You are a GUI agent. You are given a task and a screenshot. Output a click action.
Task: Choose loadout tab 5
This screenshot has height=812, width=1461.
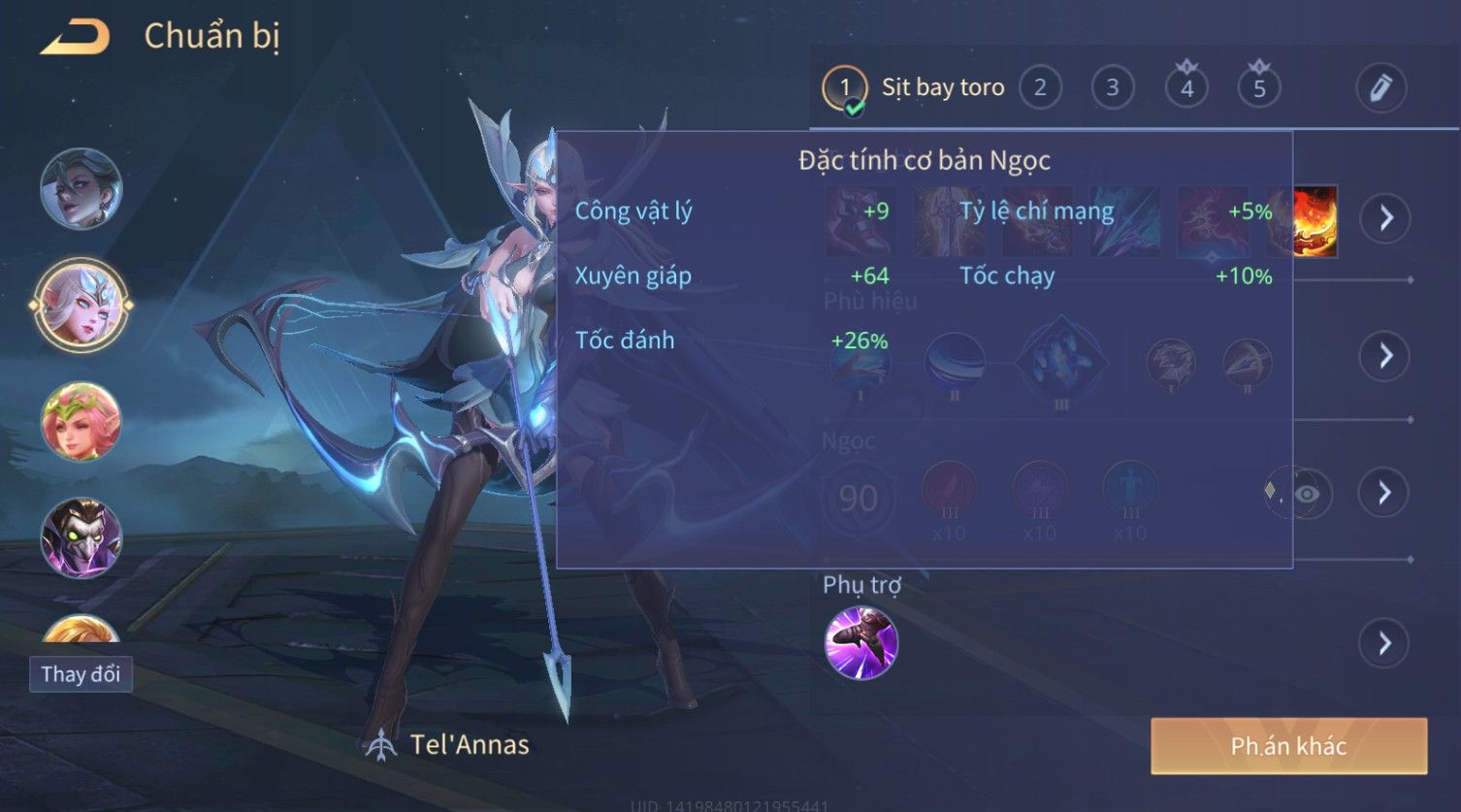click(x=1259, y=88)
